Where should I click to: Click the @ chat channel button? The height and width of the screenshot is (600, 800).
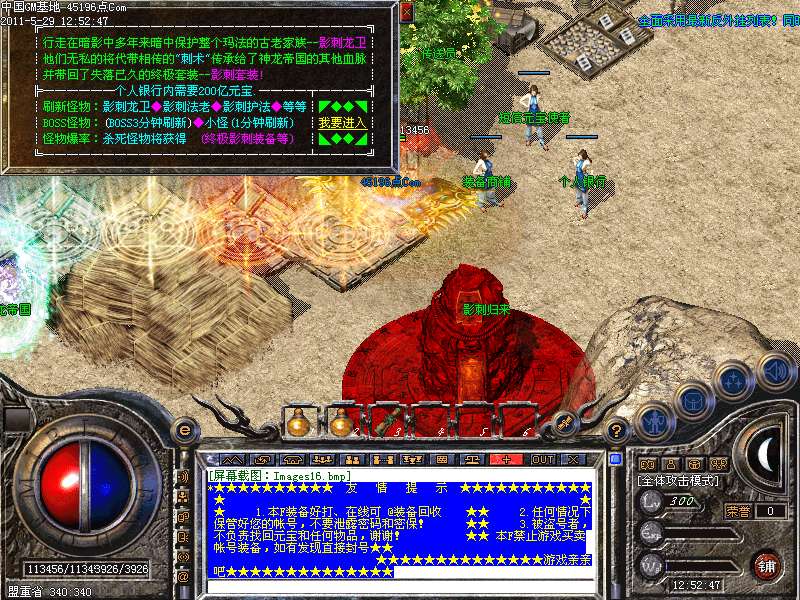pyautogui.click(x=183, y=577)
